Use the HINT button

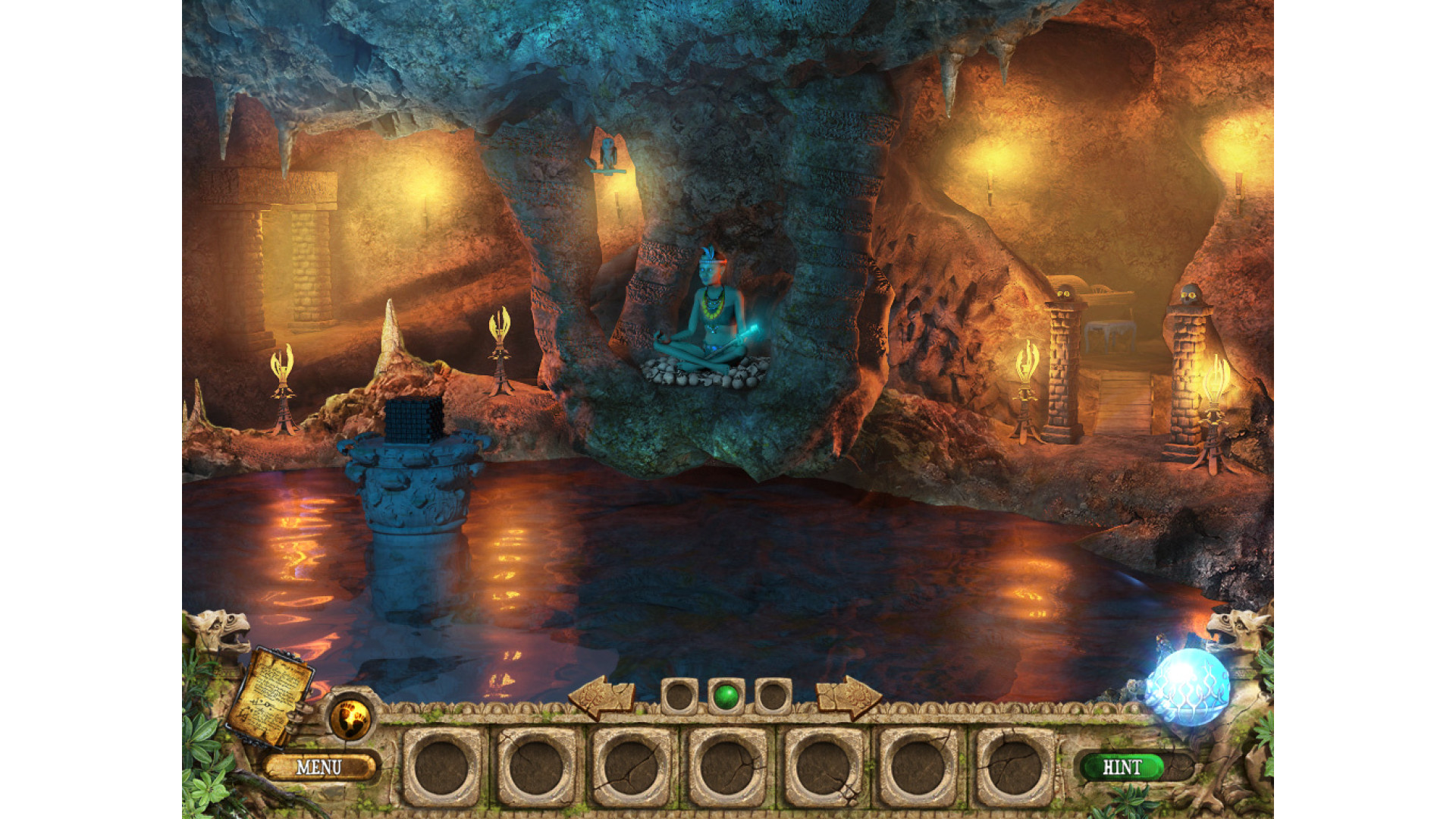point(1122,767)
